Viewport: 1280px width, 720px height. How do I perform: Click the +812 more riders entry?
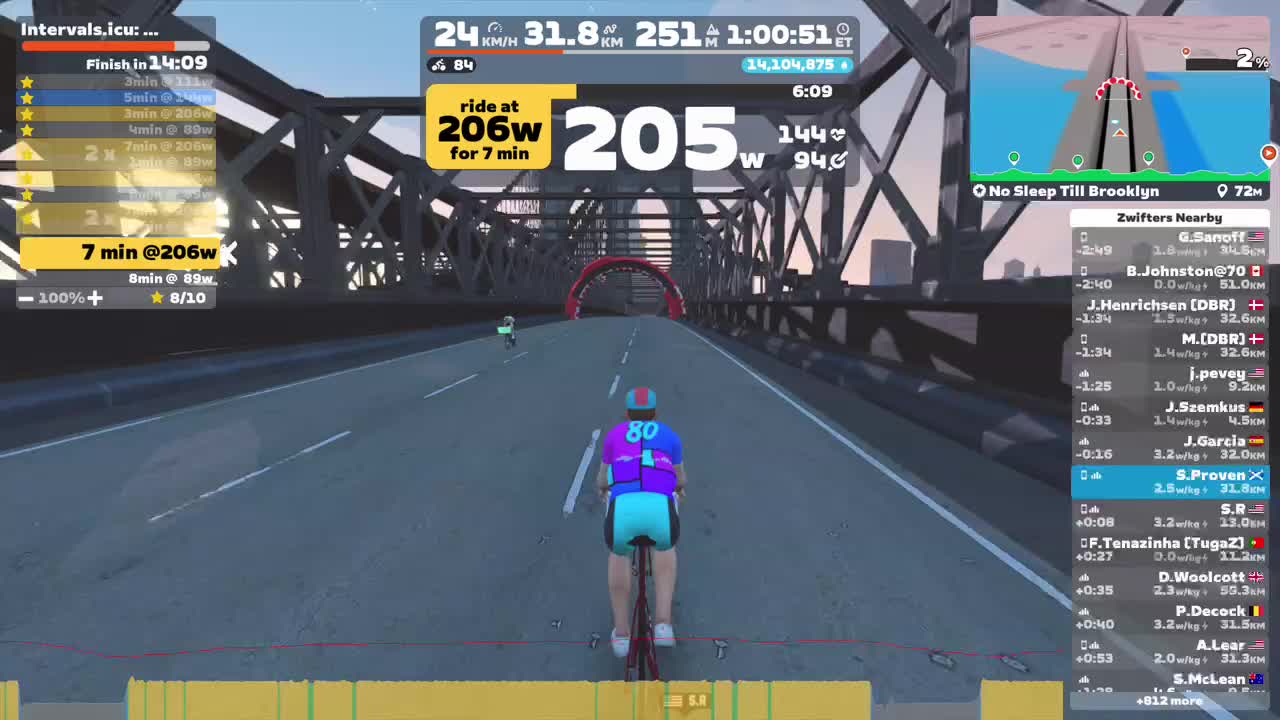(x=1170, y=702)
